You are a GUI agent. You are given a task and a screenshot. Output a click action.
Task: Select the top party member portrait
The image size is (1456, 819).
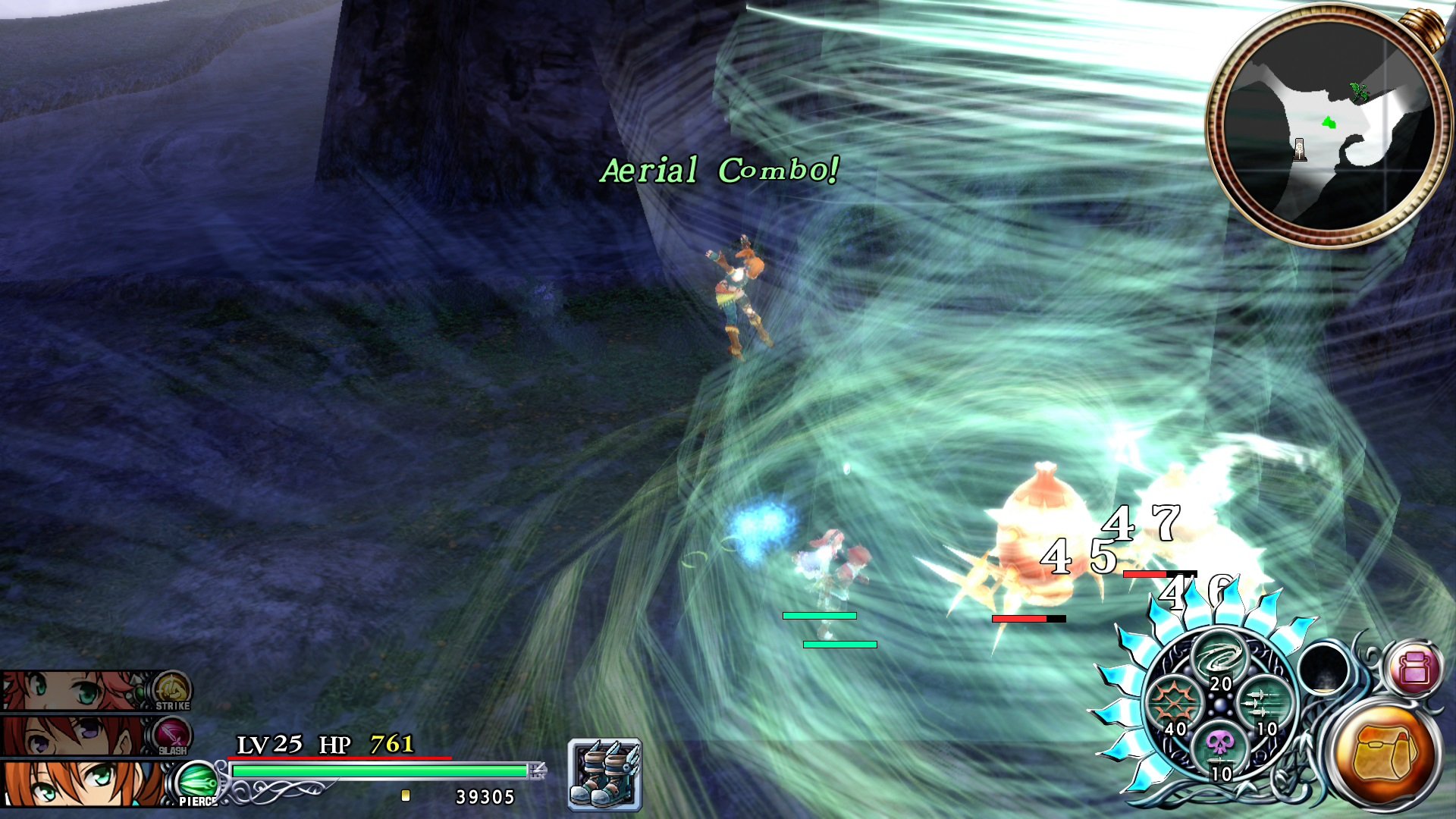pos(68,692)
